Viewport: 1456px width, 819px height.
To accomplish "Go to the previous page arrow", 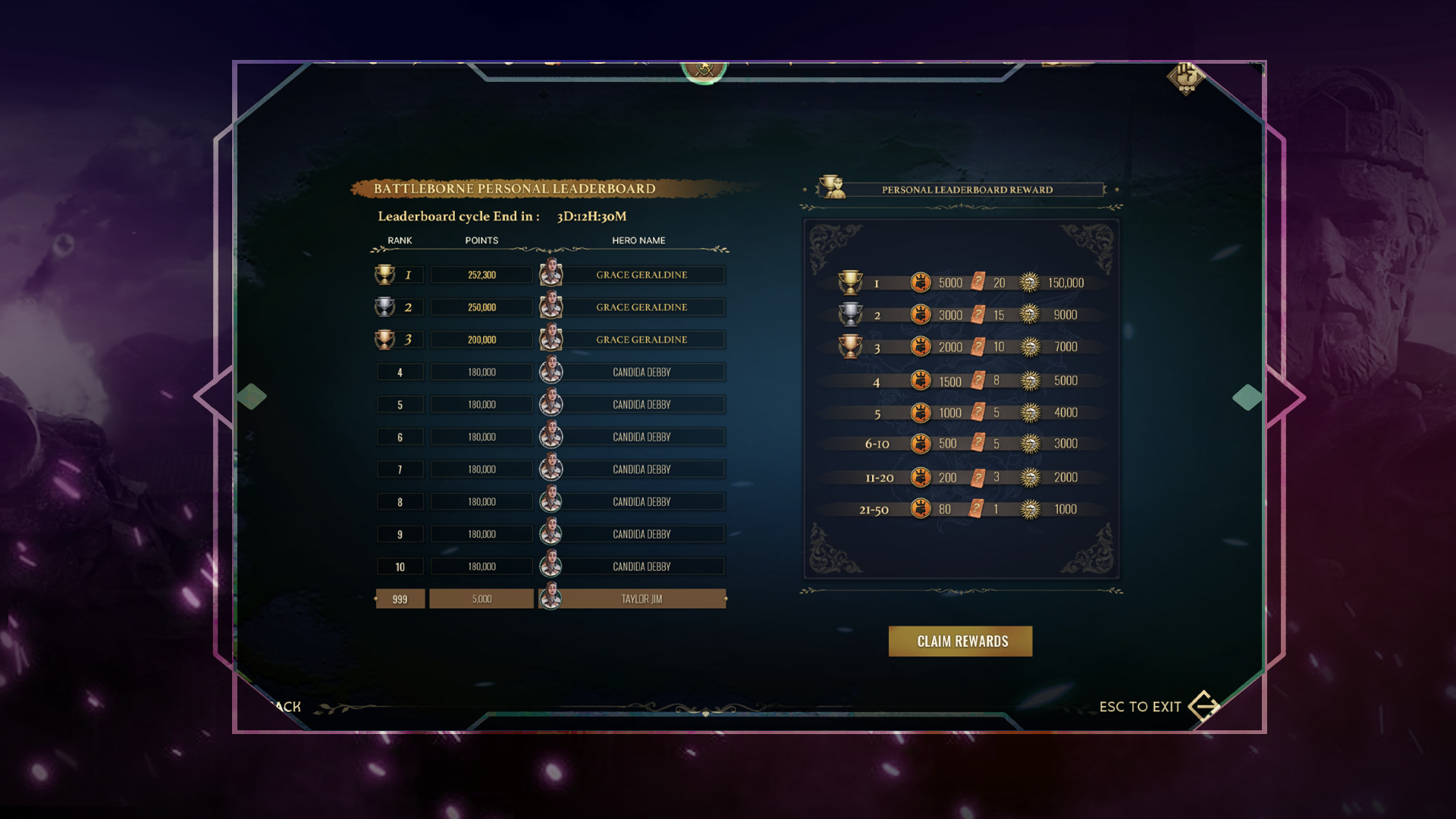I will point(251,397).
